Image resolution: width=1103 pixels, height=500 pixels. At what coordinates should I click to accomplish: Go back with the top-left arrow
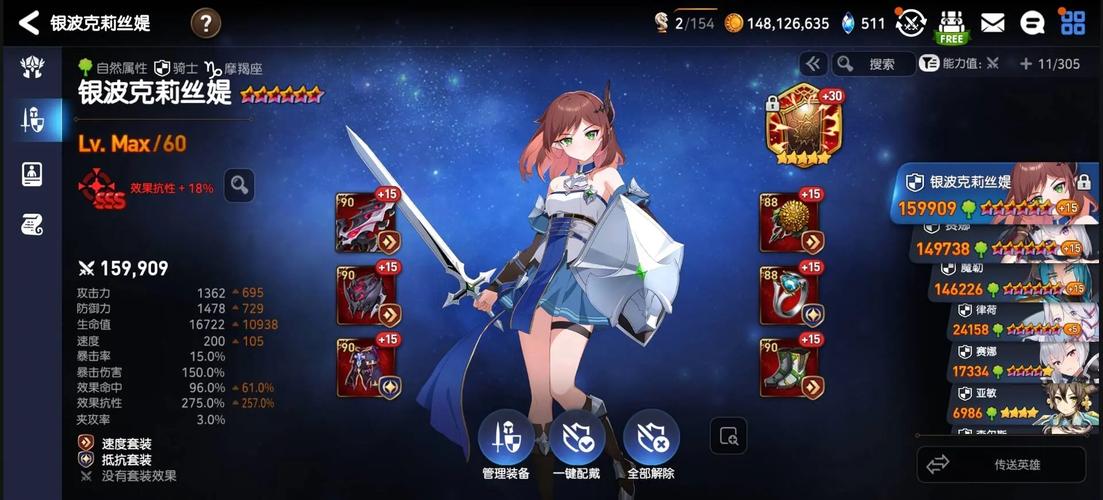[29, 22]
